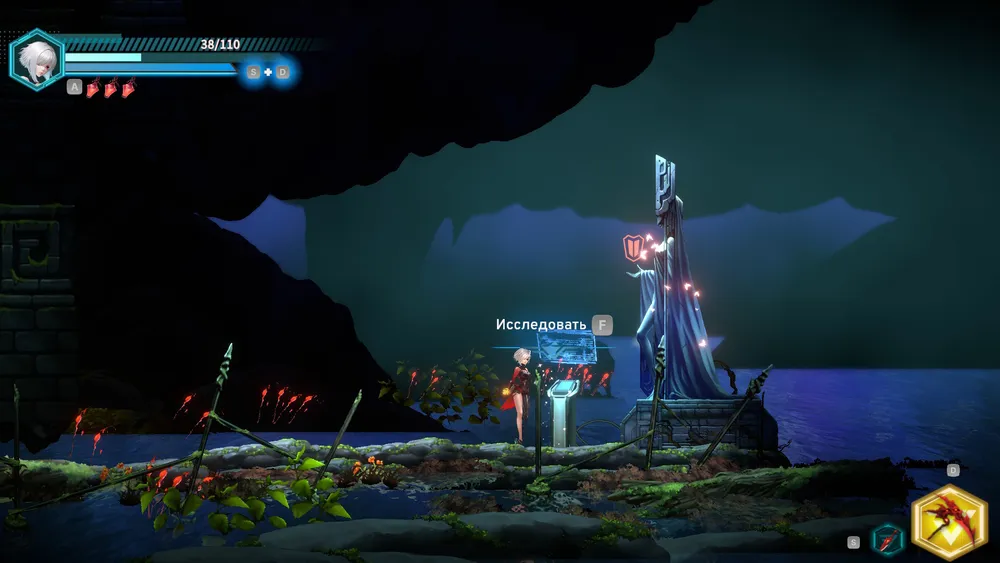This screenshot has width=1000, height=563.
Task: Click the white-haired character portrait
Action: pyautogui.click(x=37, y=59)
